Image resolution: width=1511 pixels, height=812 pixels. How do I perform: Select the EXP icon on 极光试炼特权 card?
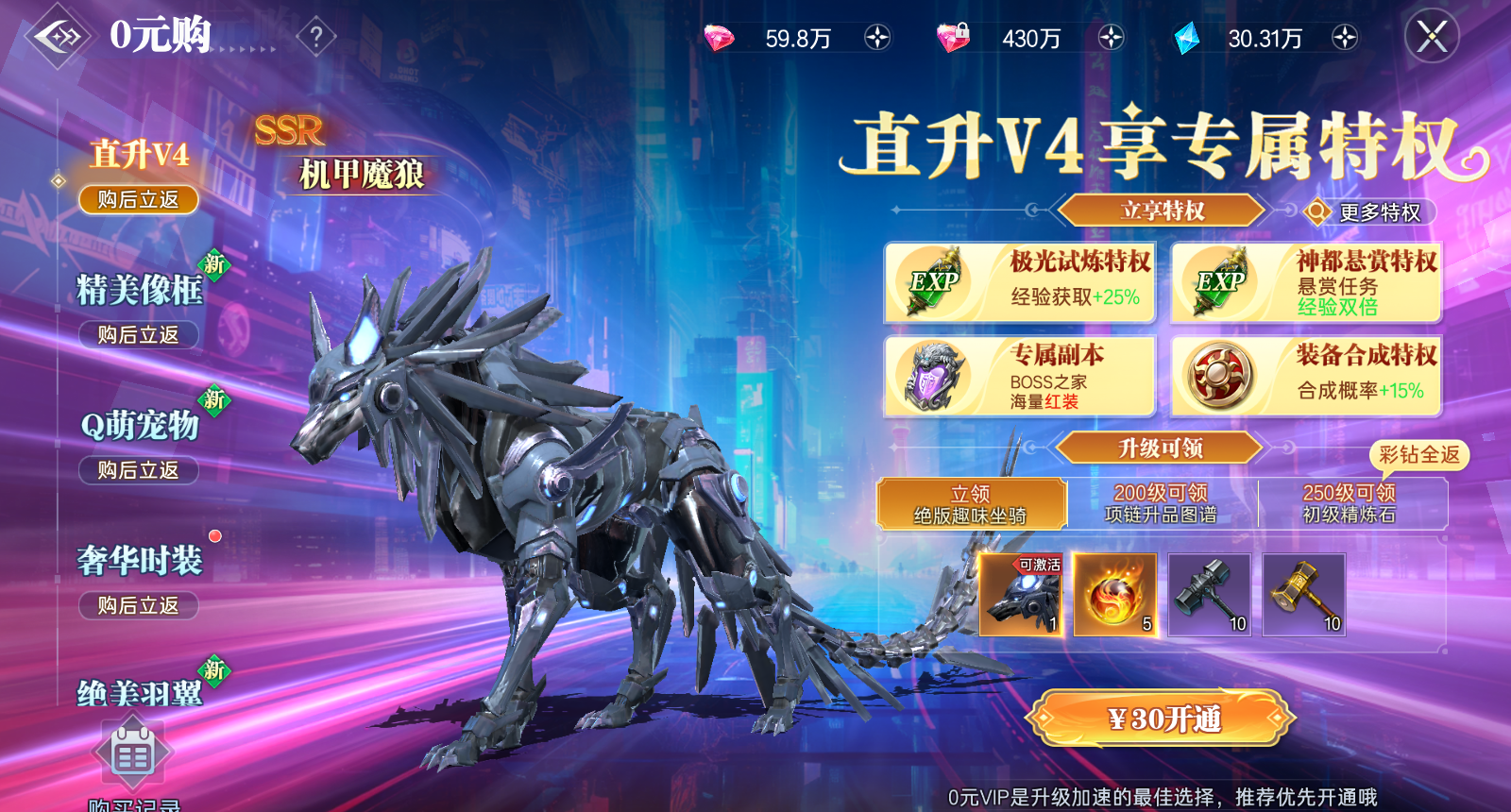[931, 281]
